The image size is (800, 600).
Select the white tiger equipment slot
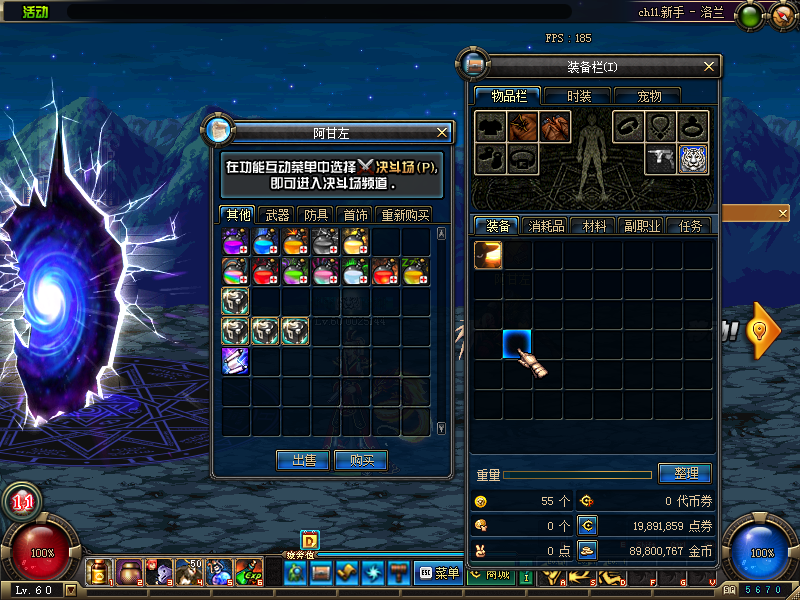tap(693, 159)
